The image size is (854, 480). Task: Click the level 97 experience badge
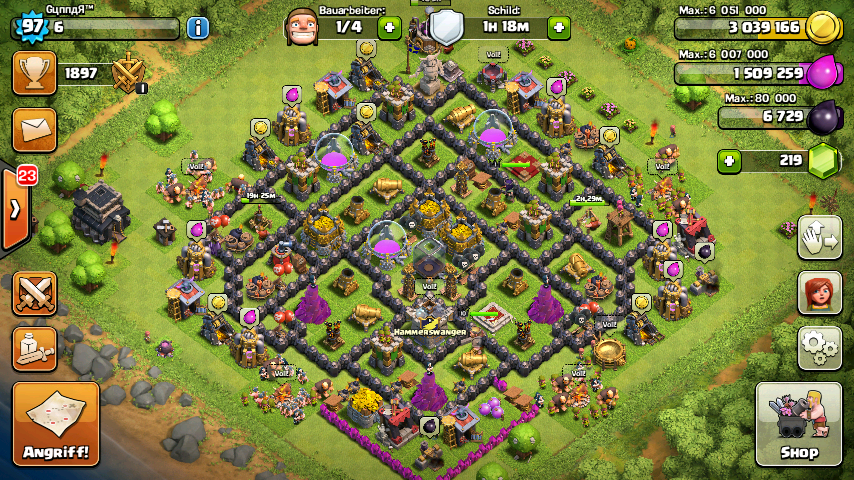[32, 27]
